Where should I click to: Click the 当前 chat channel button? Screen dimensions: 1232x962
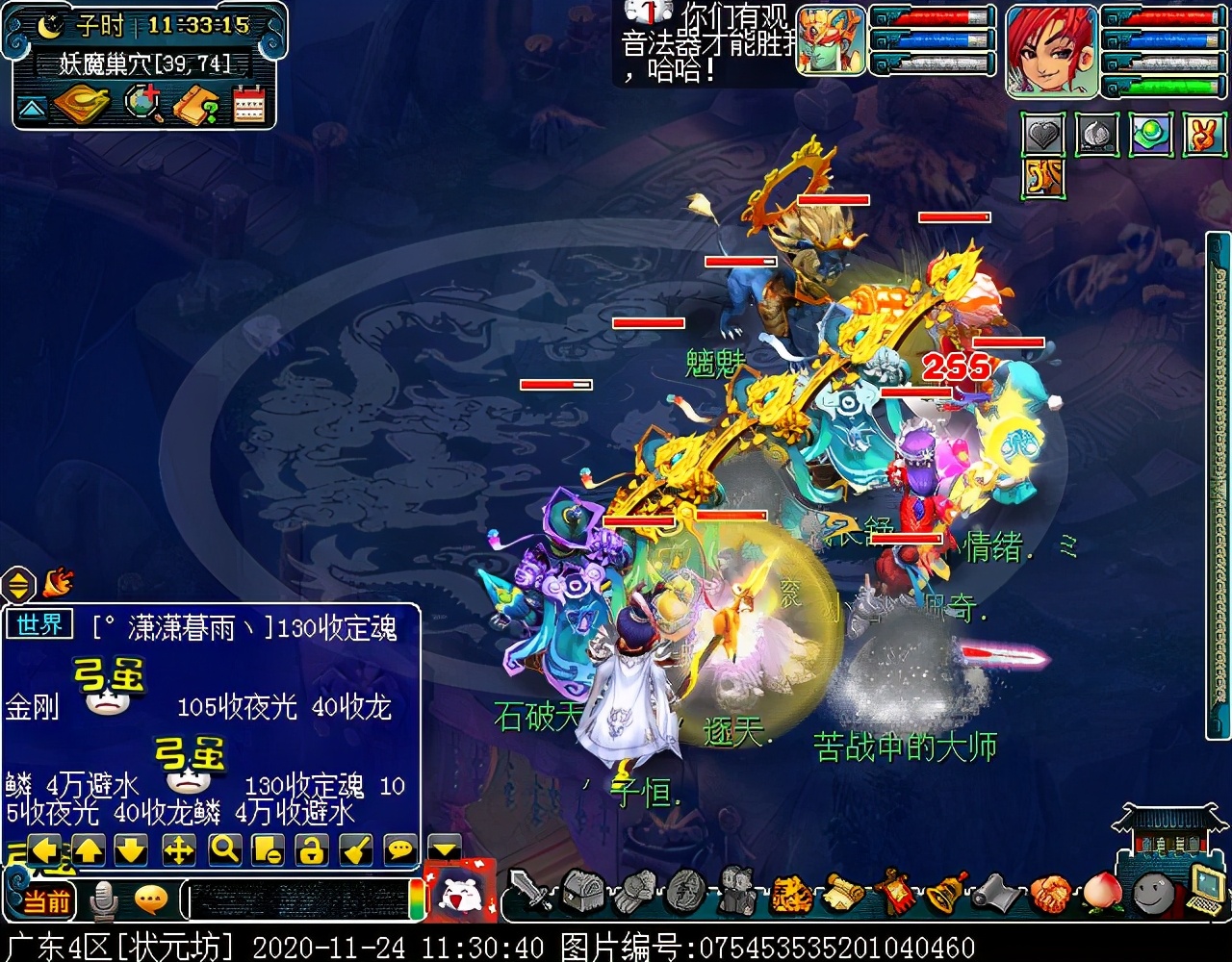(x=46, y=900)
